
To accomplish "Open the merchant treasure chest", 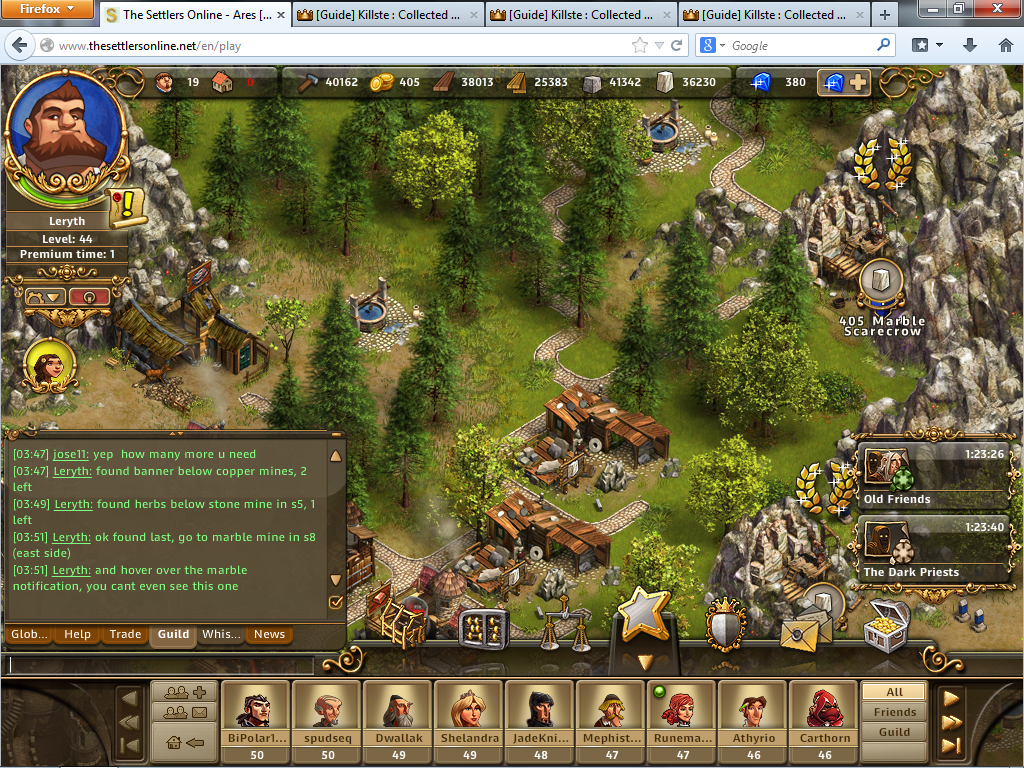I will 886,626.
